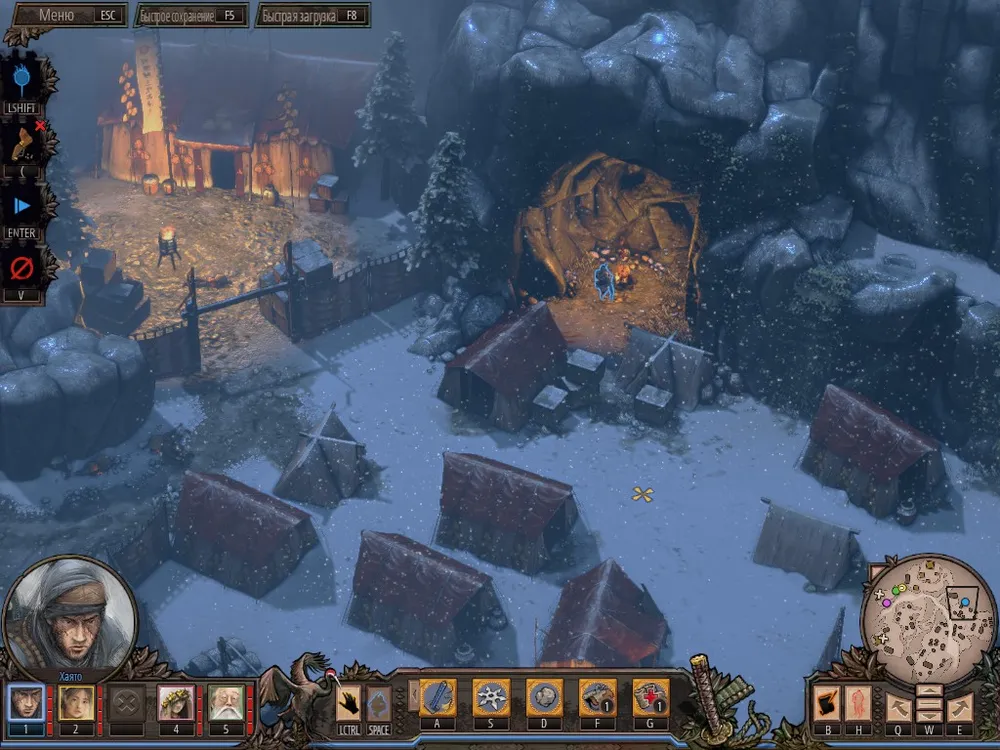This screenshot has width=1000, height=750.
Task: Toggle the crouching figure icon
Action: click(22, 142)
